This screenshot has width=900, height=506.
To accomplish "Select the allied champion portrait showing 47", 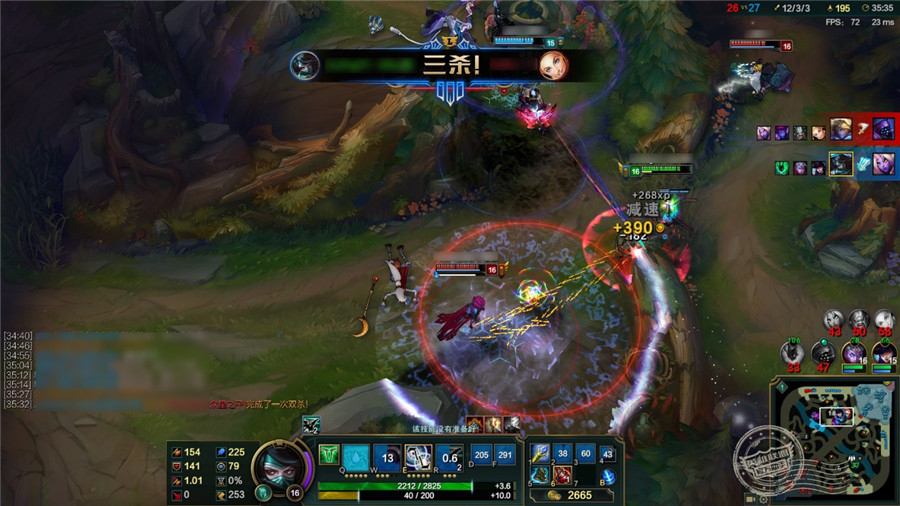I will pyautogui.click(x=822, y=352).
